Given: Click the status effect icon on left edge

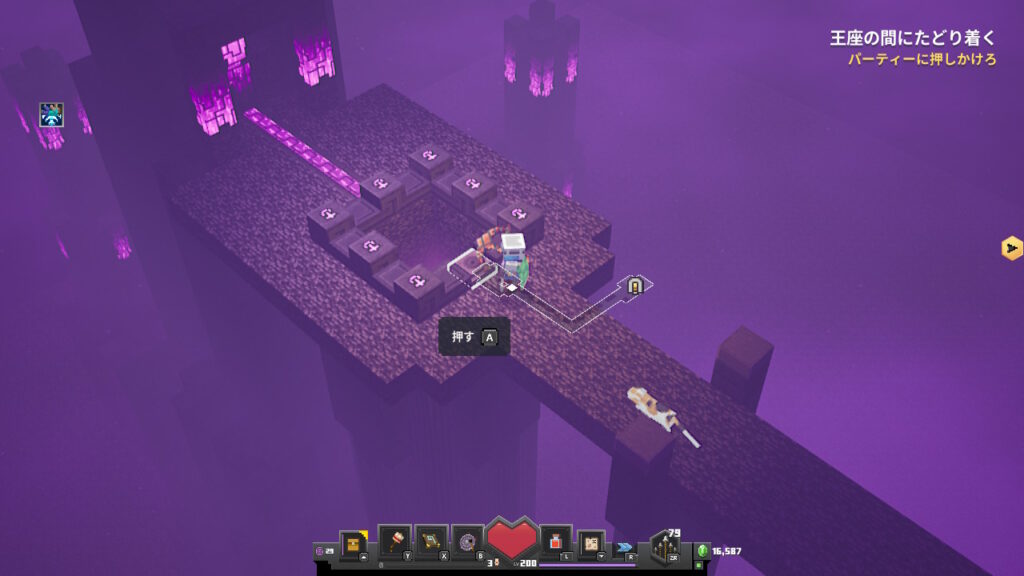Looking at the screenshot, I should click(51, 115).
